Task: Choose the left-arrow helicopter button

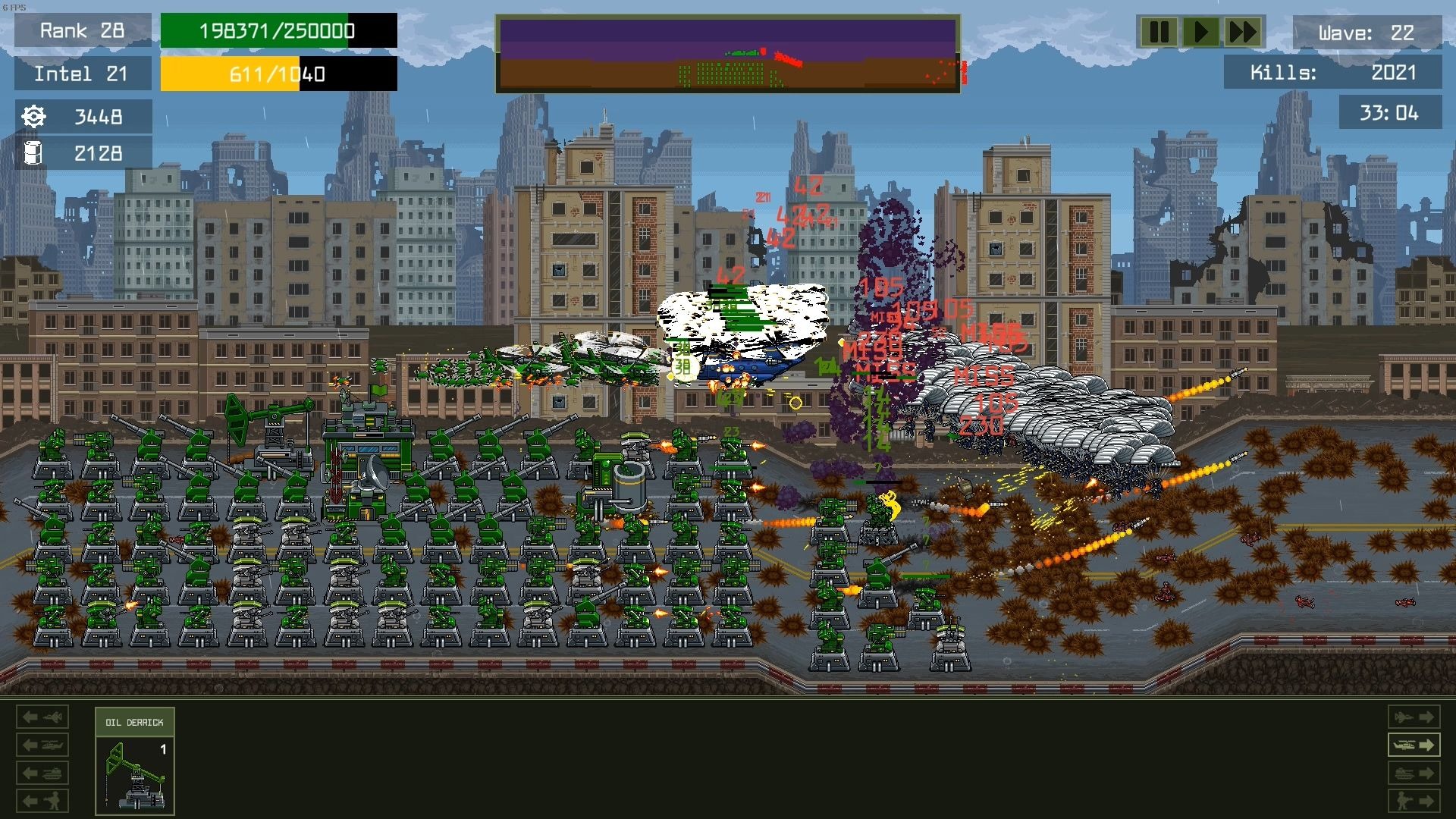Action: (x=42, y=745)
